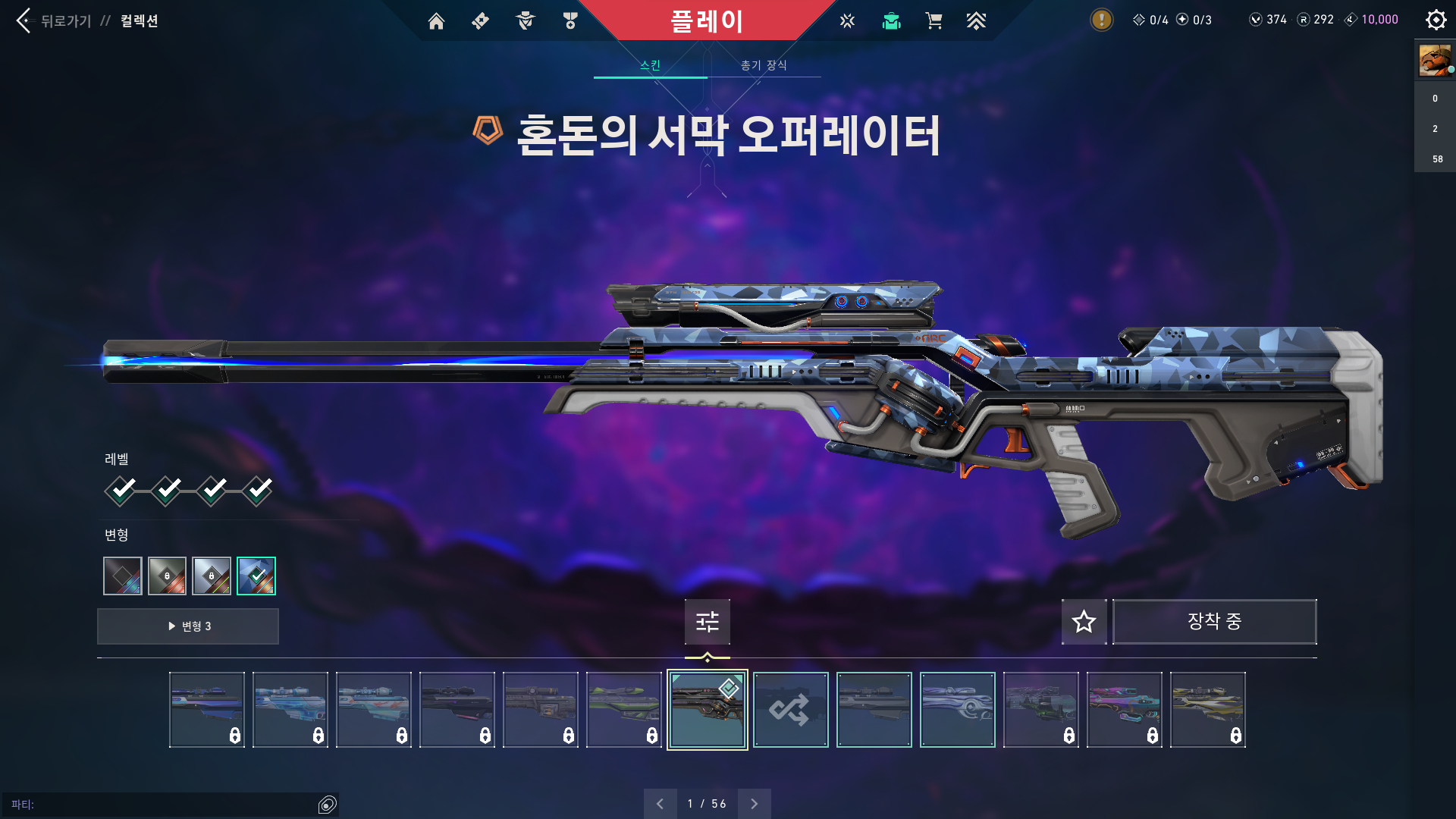Open the home screen icon
The image size is (1456, 819).
[436, 21]
